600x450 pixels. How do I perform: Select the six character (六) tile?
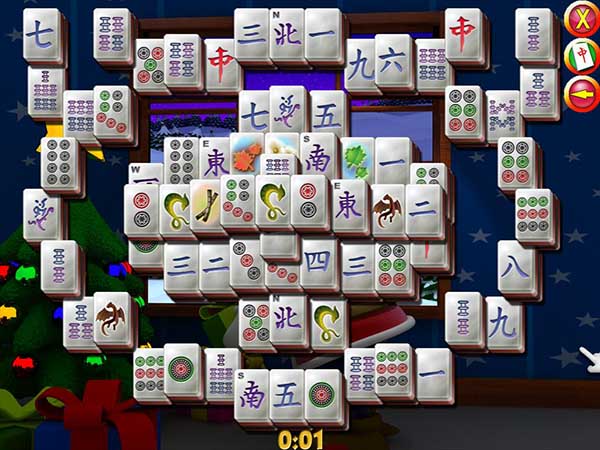(x=391, y=64)
